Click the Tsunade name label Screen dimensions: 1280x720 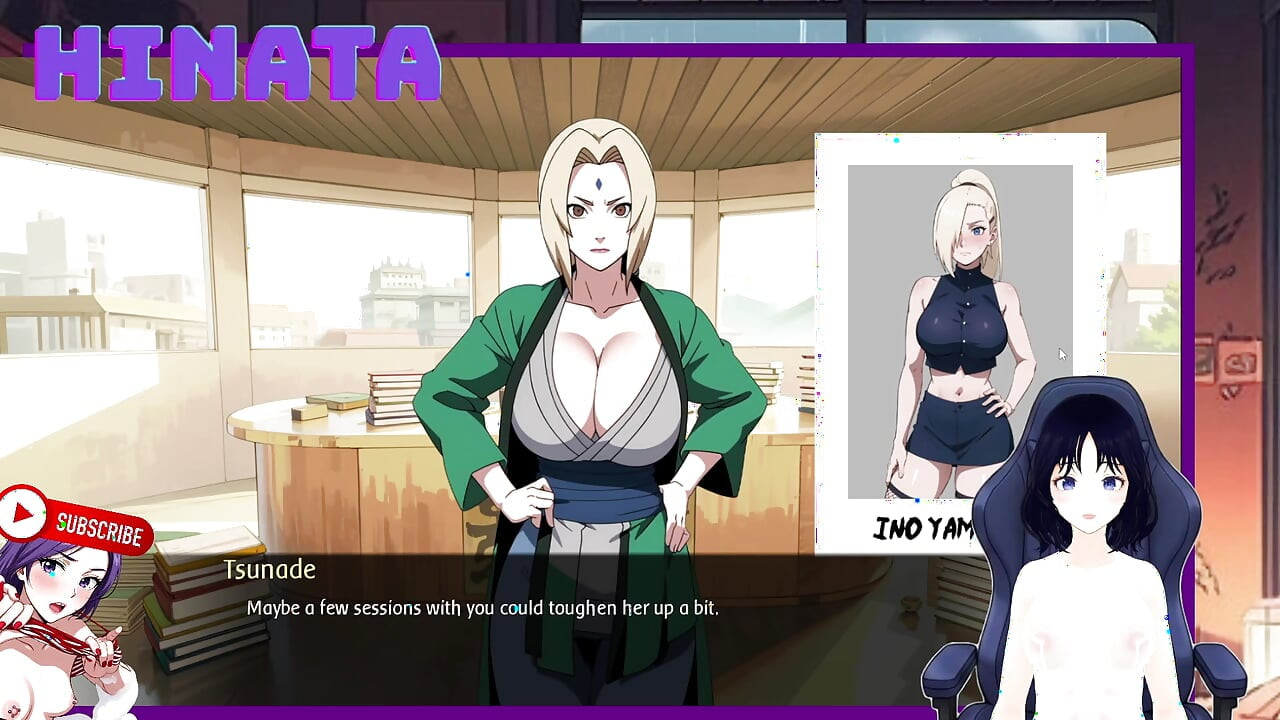(271, 569)
